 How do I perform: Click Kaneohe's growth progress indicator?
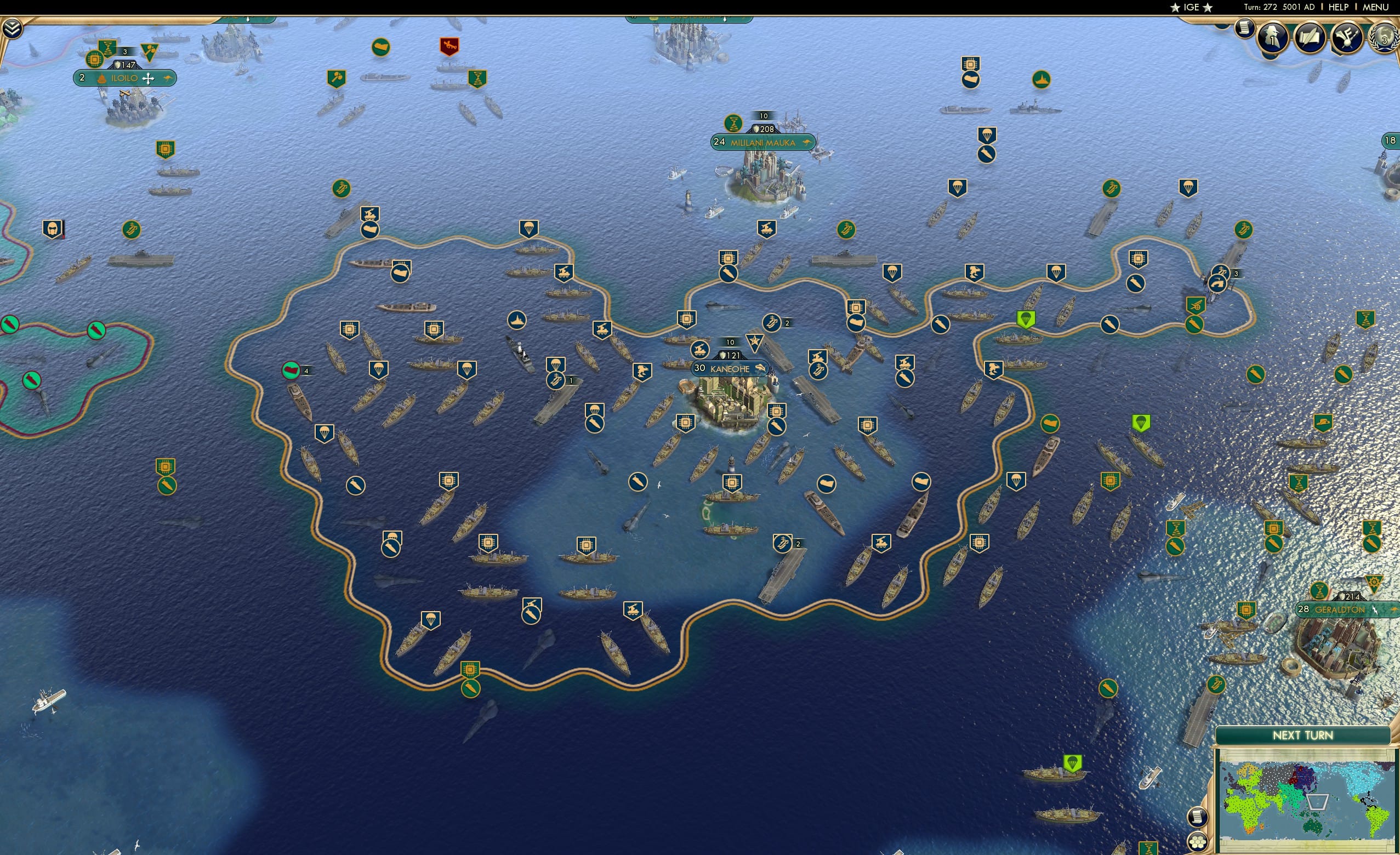click(730, 343)
